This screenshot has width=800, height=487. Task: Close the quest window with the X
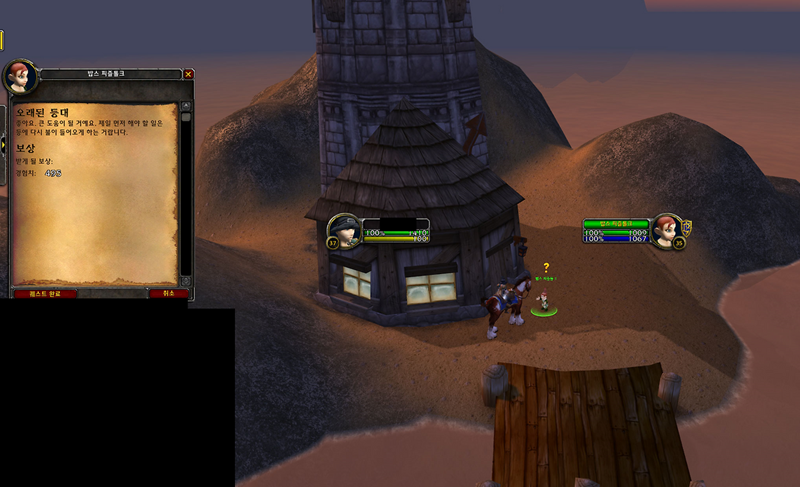(188, 73)
